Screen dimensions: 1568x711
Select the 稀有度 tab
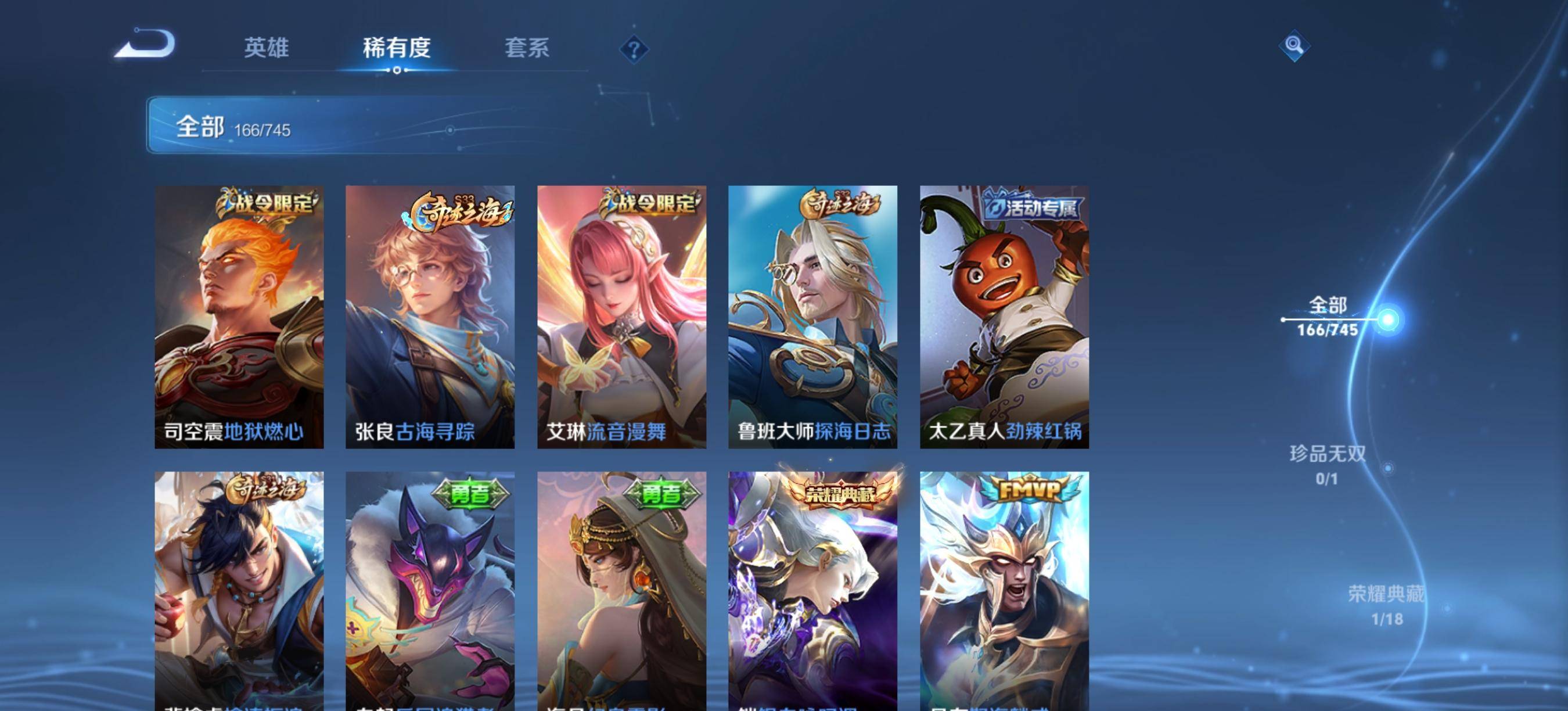[397, 48]
